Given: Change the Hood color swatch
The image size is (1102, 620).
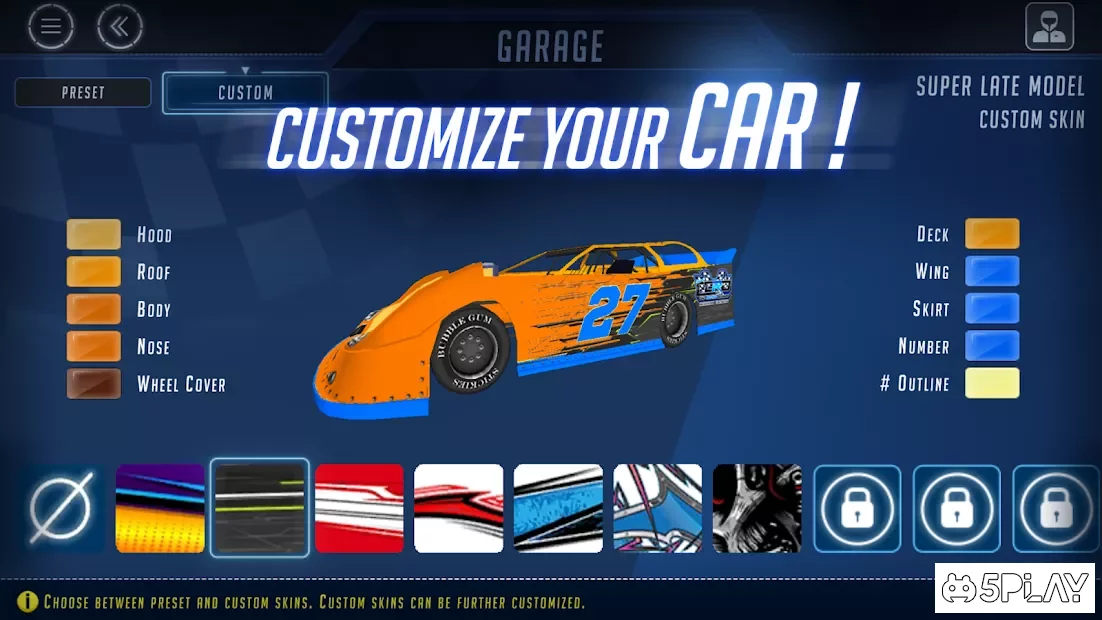Looking at the screenshot, I should click(x=94, y=234).
